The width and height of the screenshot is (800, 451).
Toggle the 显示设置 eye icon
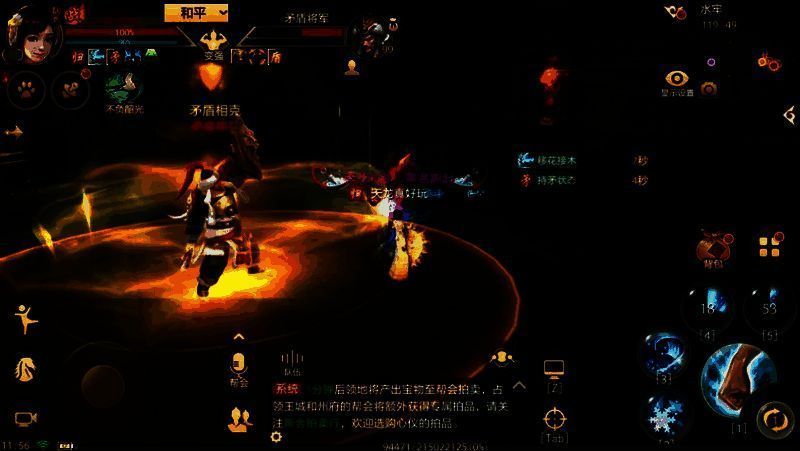(677, 79)
